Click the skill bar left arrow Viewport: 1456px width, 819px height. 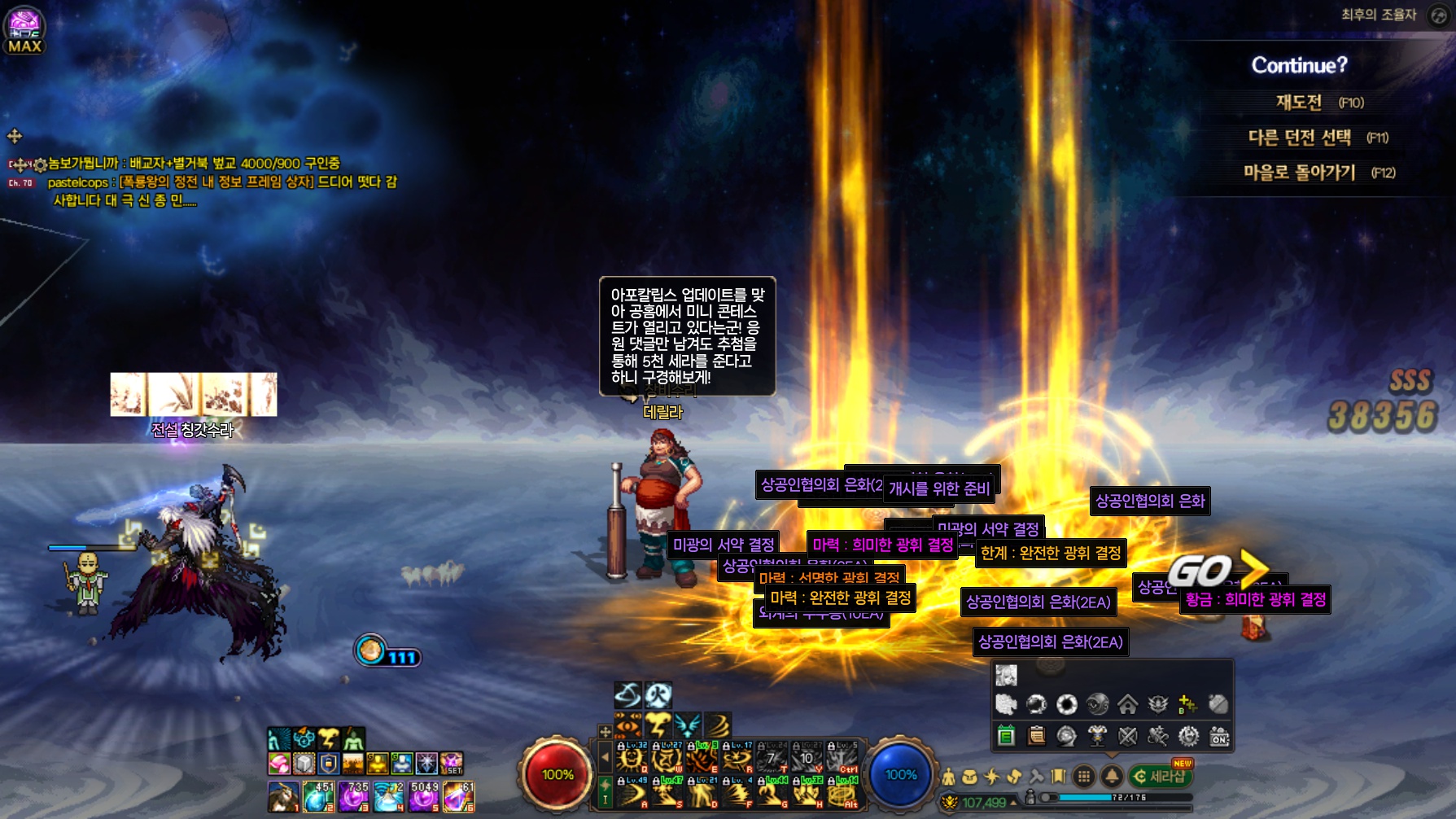point(605,758)
